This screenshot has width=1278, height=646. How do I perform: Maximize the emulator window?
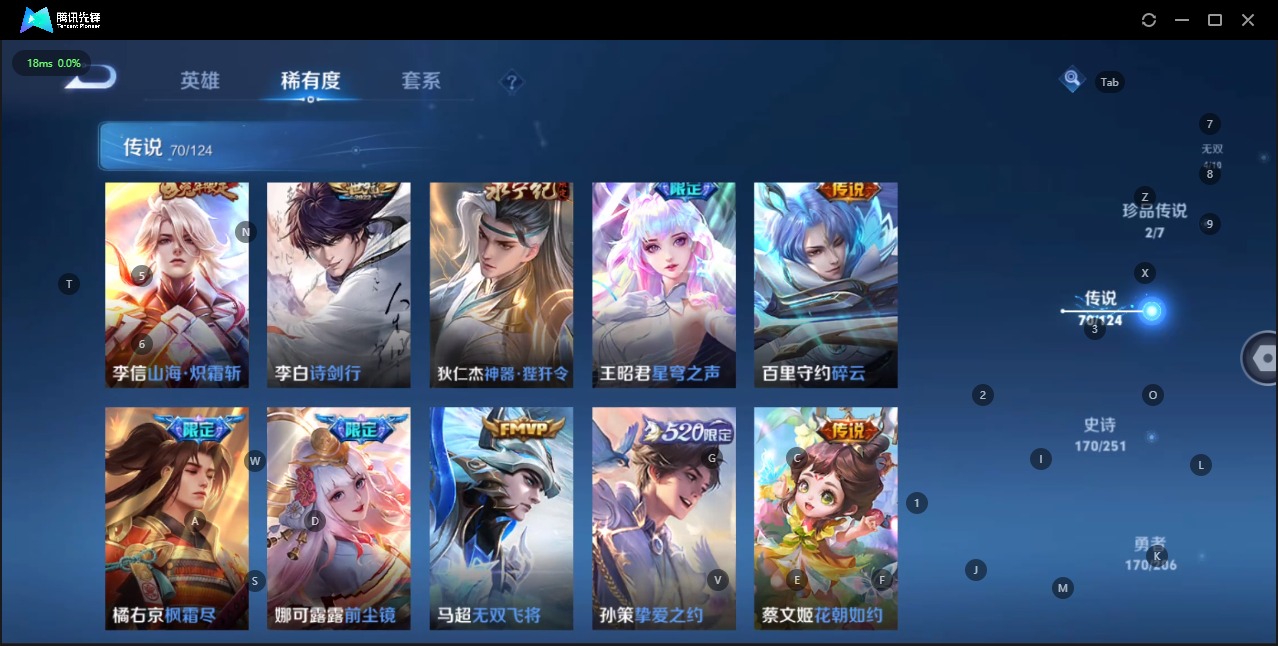coord(1215,20)
